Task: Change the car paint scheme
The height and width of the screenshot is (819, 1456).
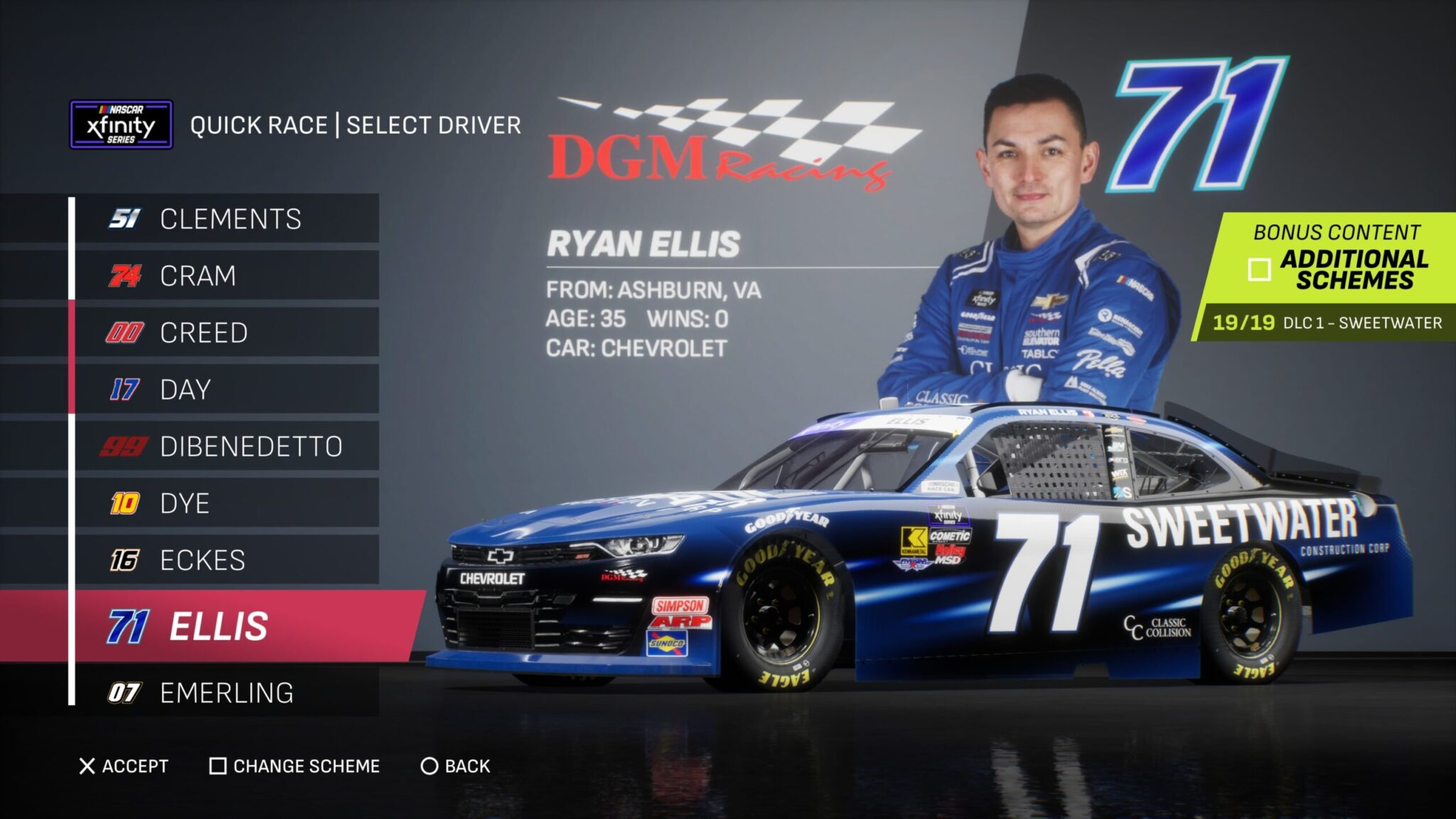Action: 294,766
